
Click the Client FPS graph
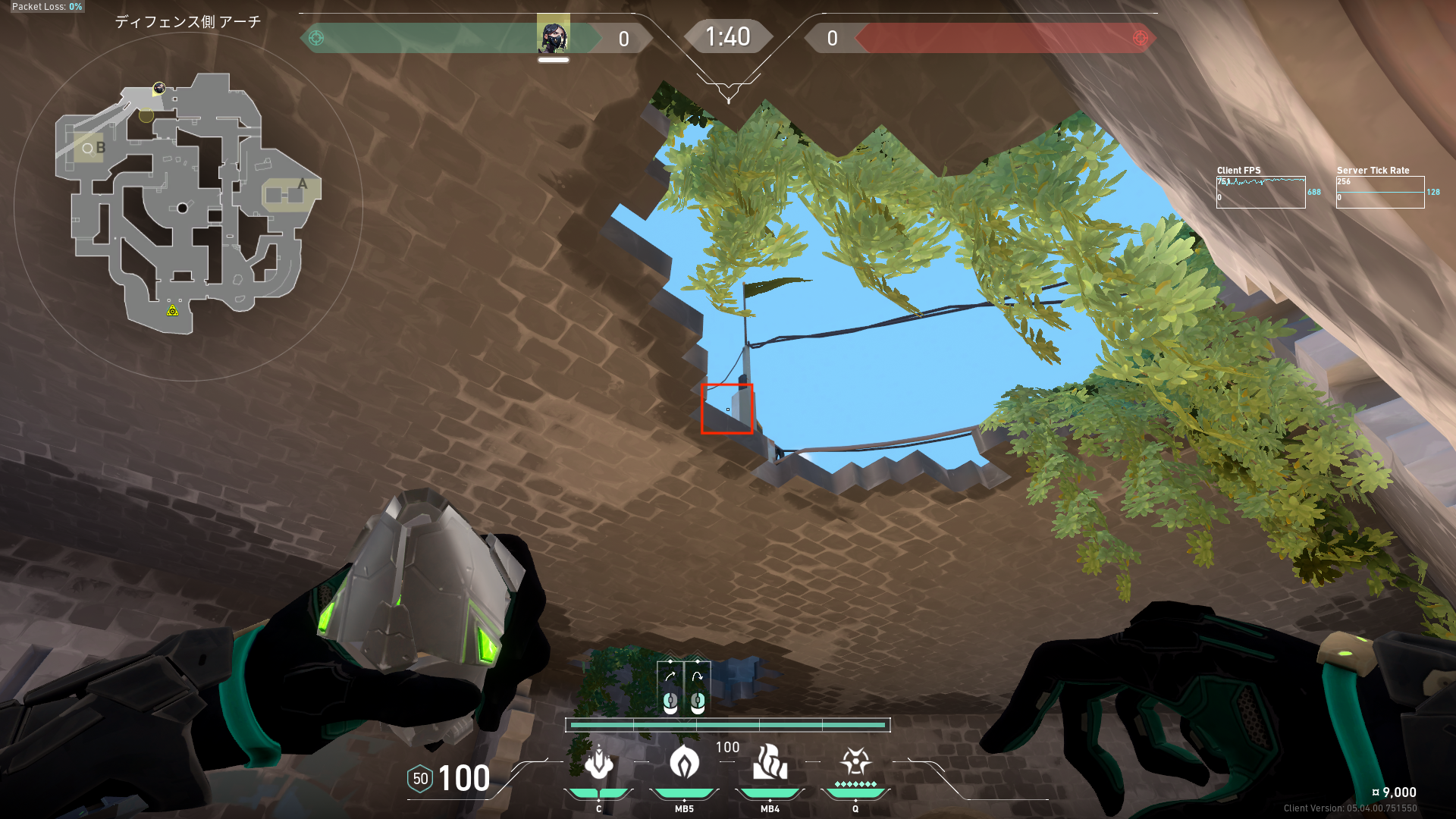coord(1260,193)
